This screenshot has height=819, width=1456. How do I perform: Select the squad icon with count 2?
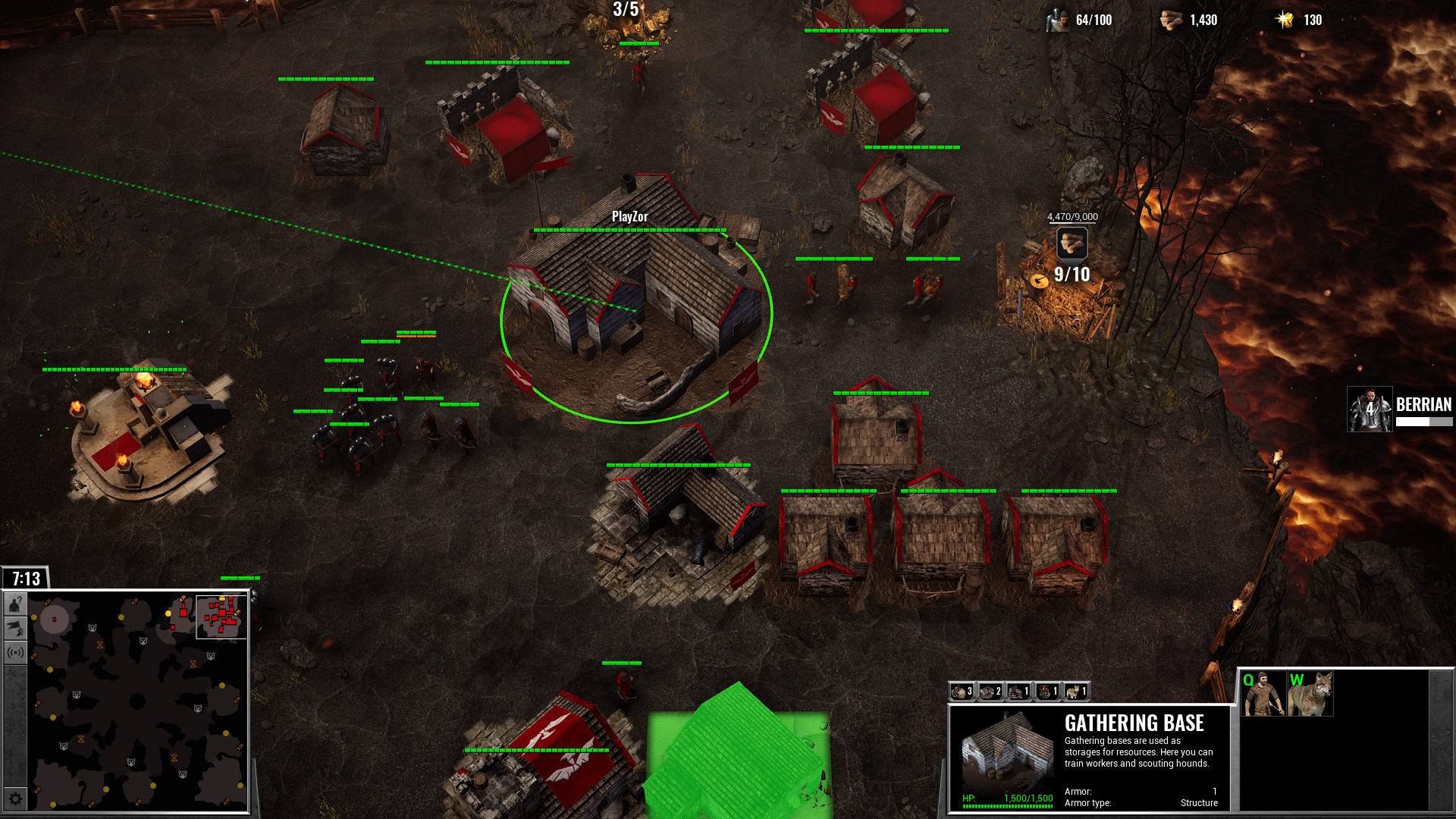990,692
